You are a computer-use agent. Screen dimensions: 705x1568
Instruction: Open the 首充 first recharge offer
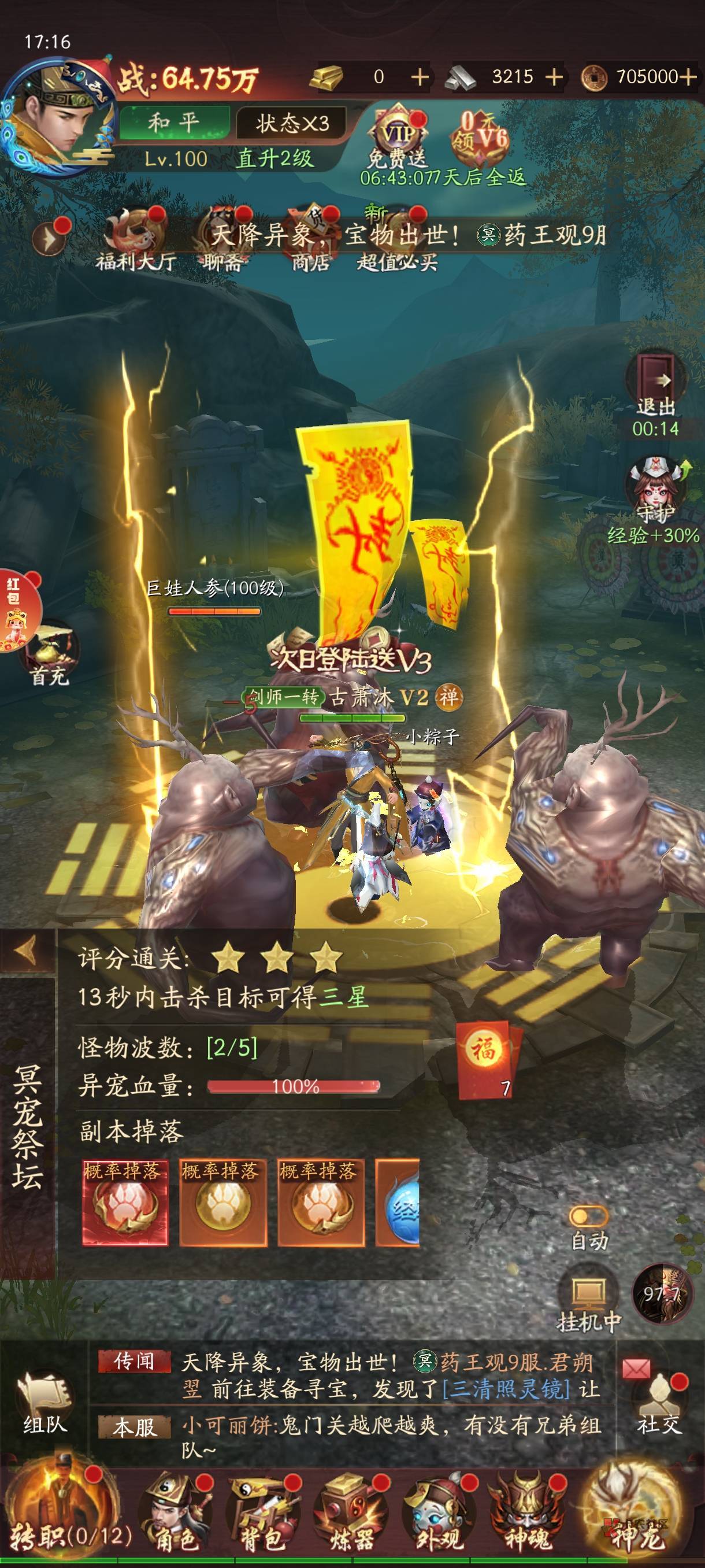click(50, 653)
